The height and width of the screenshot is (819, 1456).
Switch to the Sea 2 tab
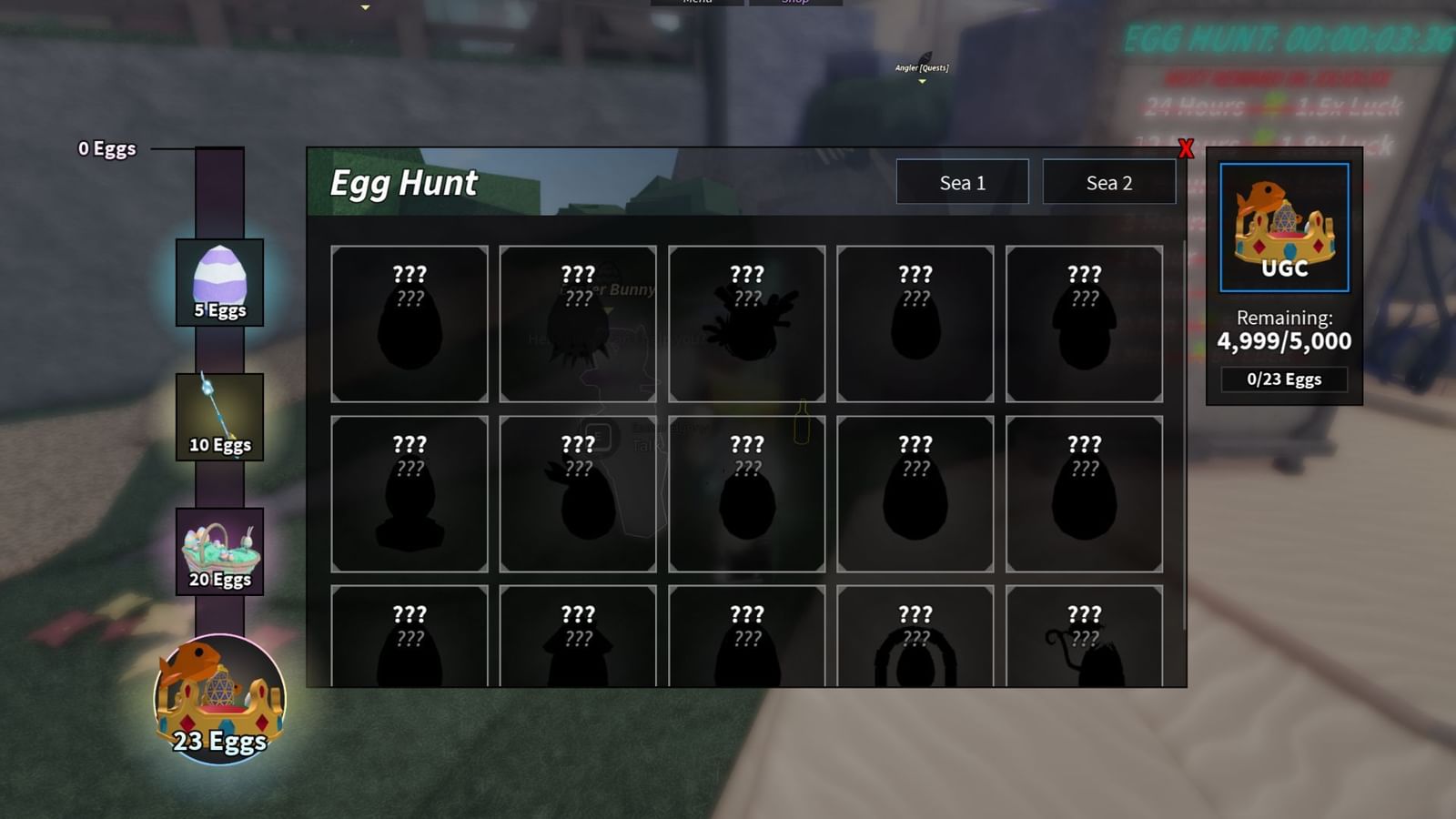(x=1109, y=182)
